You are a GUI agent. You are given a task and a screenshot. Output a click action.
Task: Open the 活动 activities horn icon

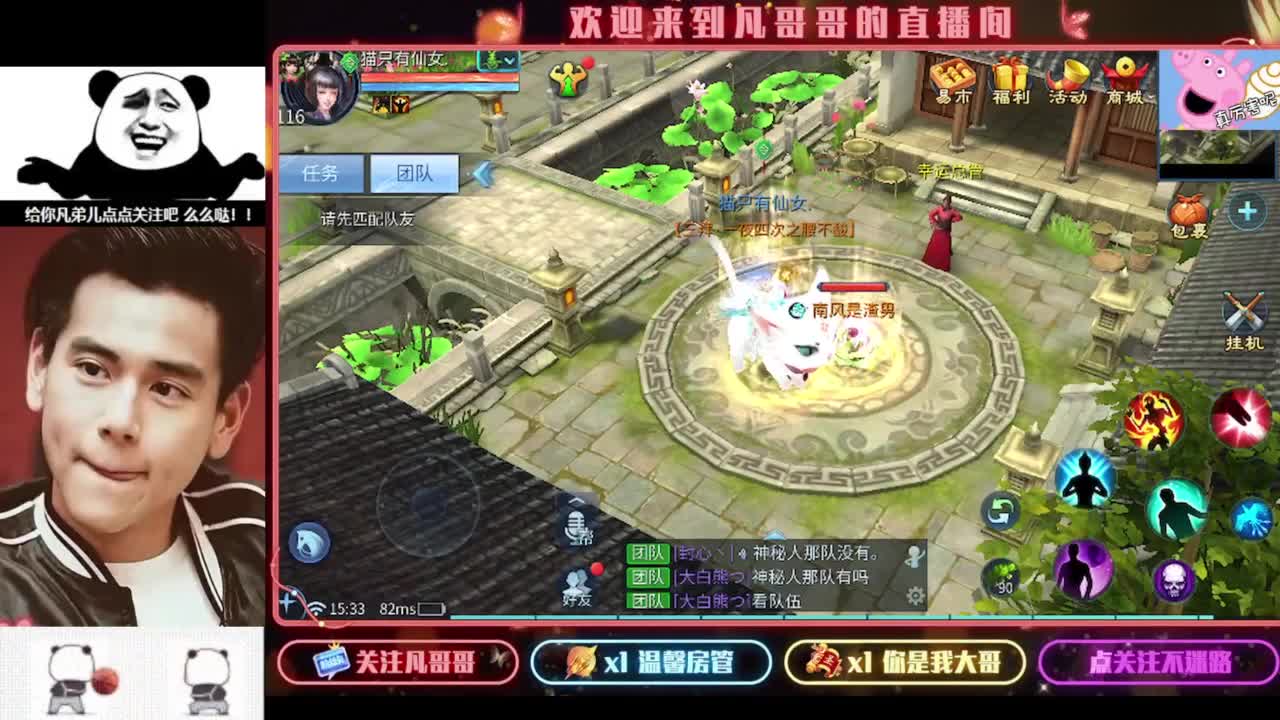pos(1067,78)
